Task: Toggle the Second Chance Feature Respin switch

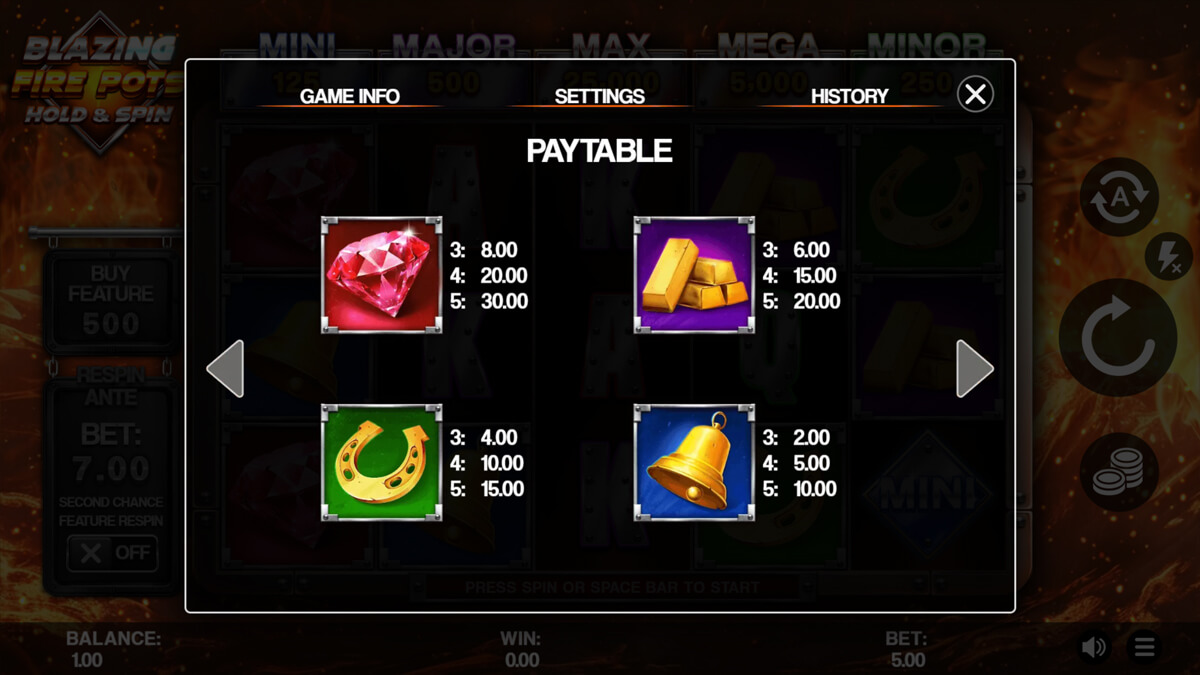Action: tap(112, 553)
